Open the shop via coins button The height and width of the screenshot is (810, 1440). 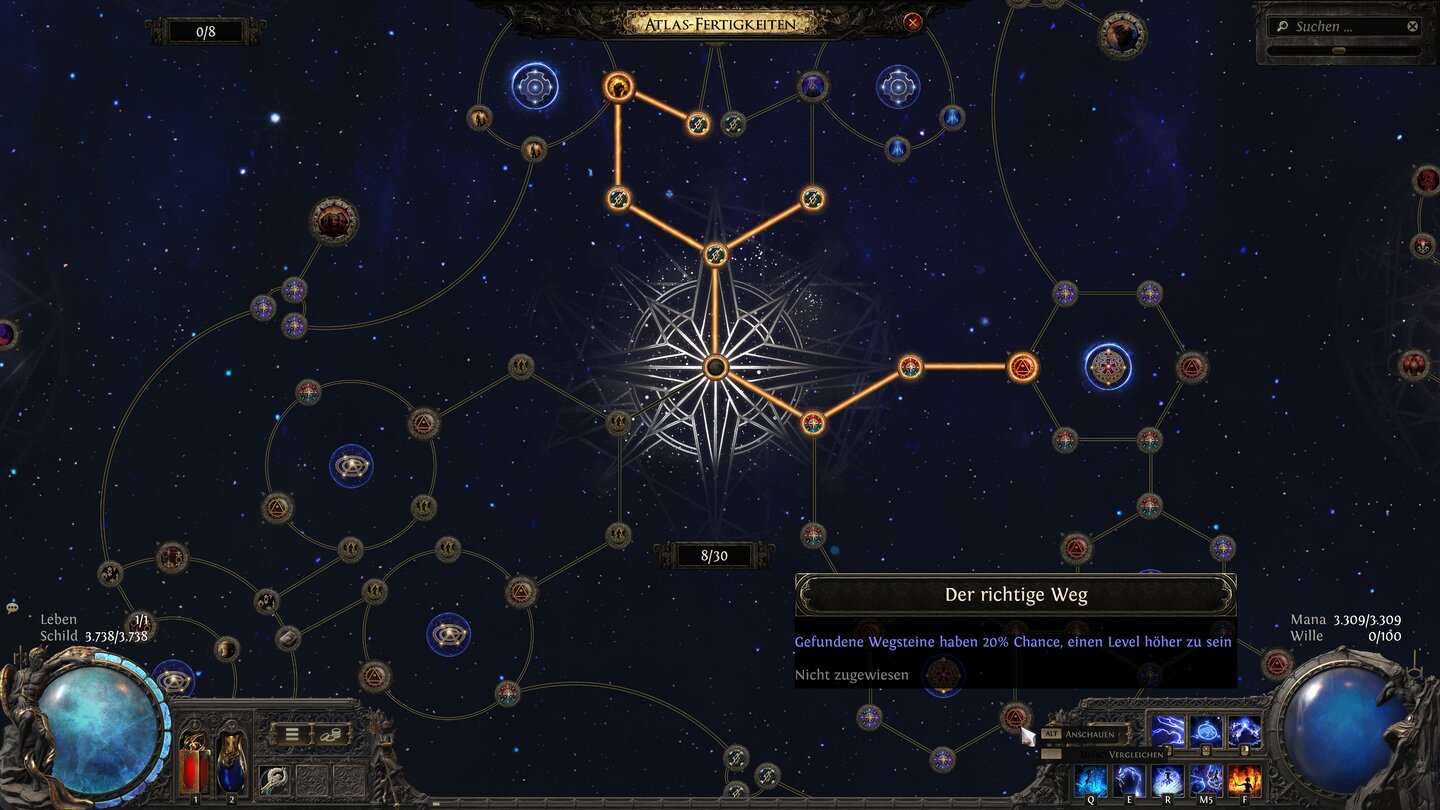[332, 734]
